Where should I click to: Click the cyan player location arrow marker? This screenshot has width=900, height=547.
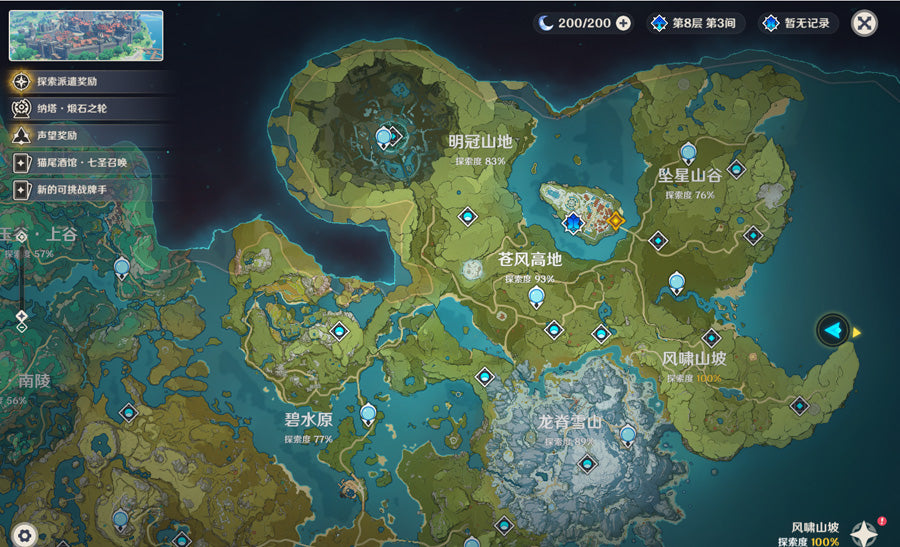click(x=832, y=330)
